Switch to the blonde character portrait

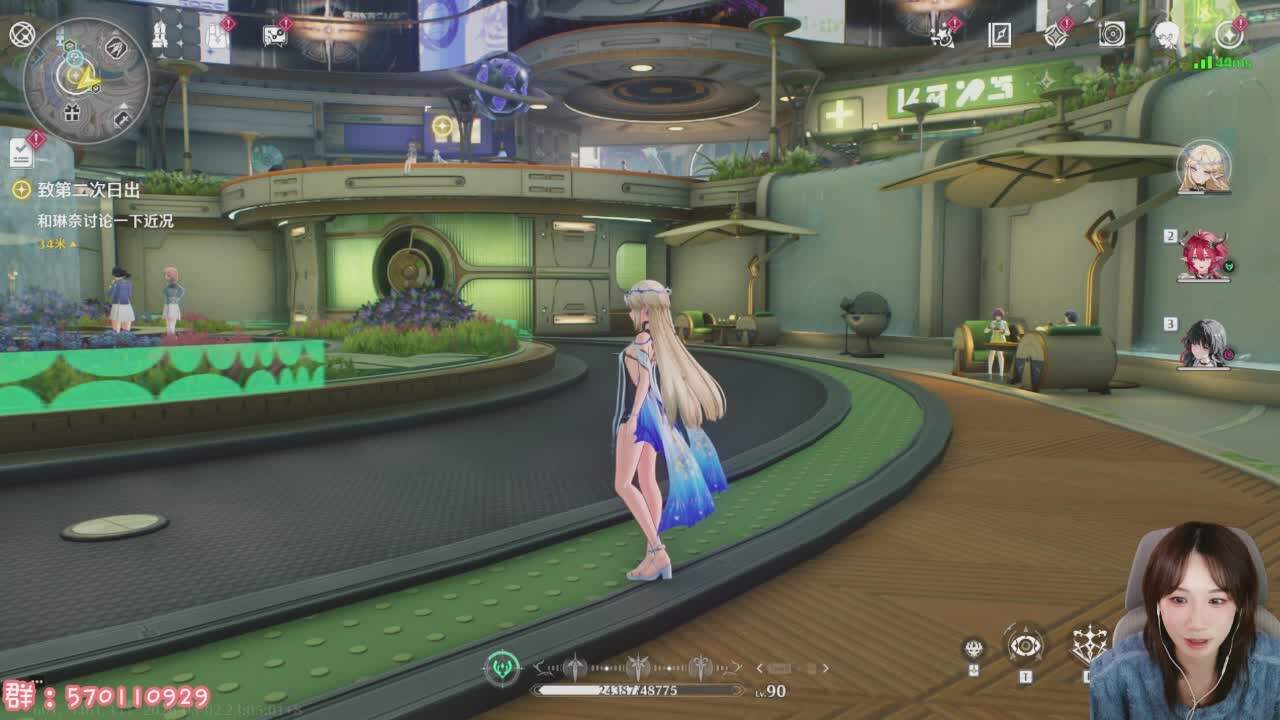pyautogui.click(x=1203, y=167)
